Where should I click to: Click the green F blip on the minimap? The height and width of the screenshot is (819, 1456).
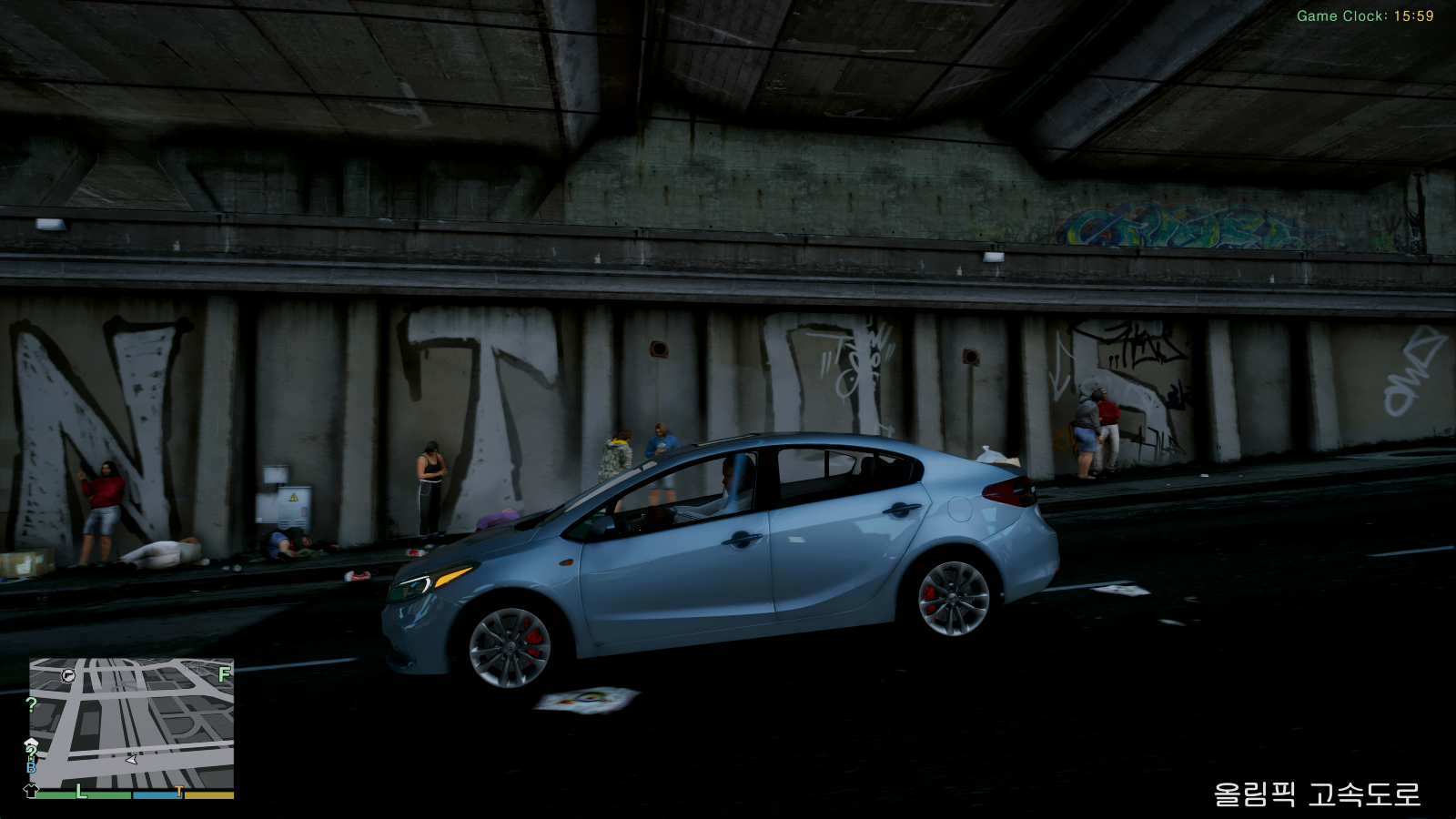pos(224,674)
